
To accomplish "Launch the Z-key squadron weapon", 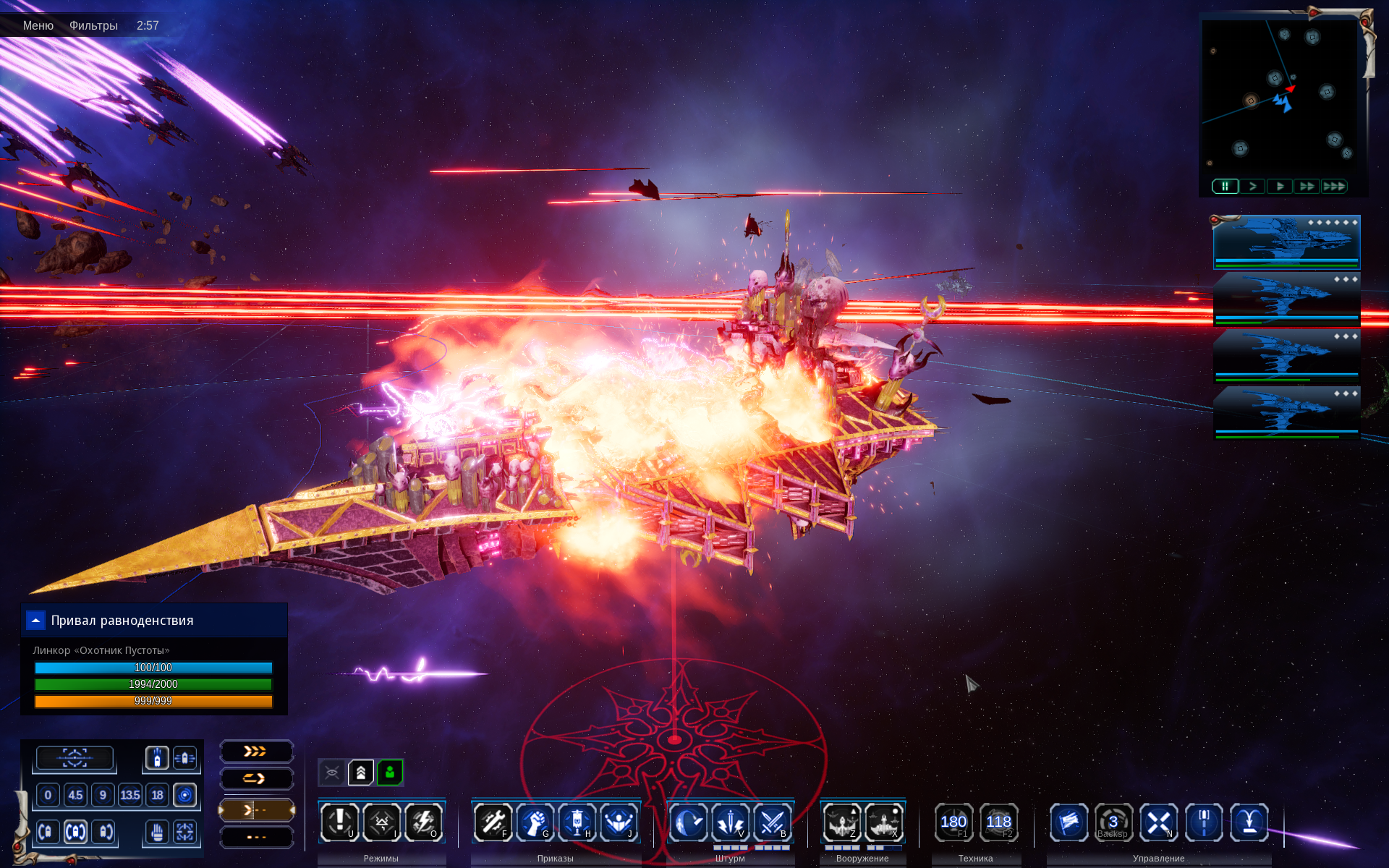I will point(841,822).
